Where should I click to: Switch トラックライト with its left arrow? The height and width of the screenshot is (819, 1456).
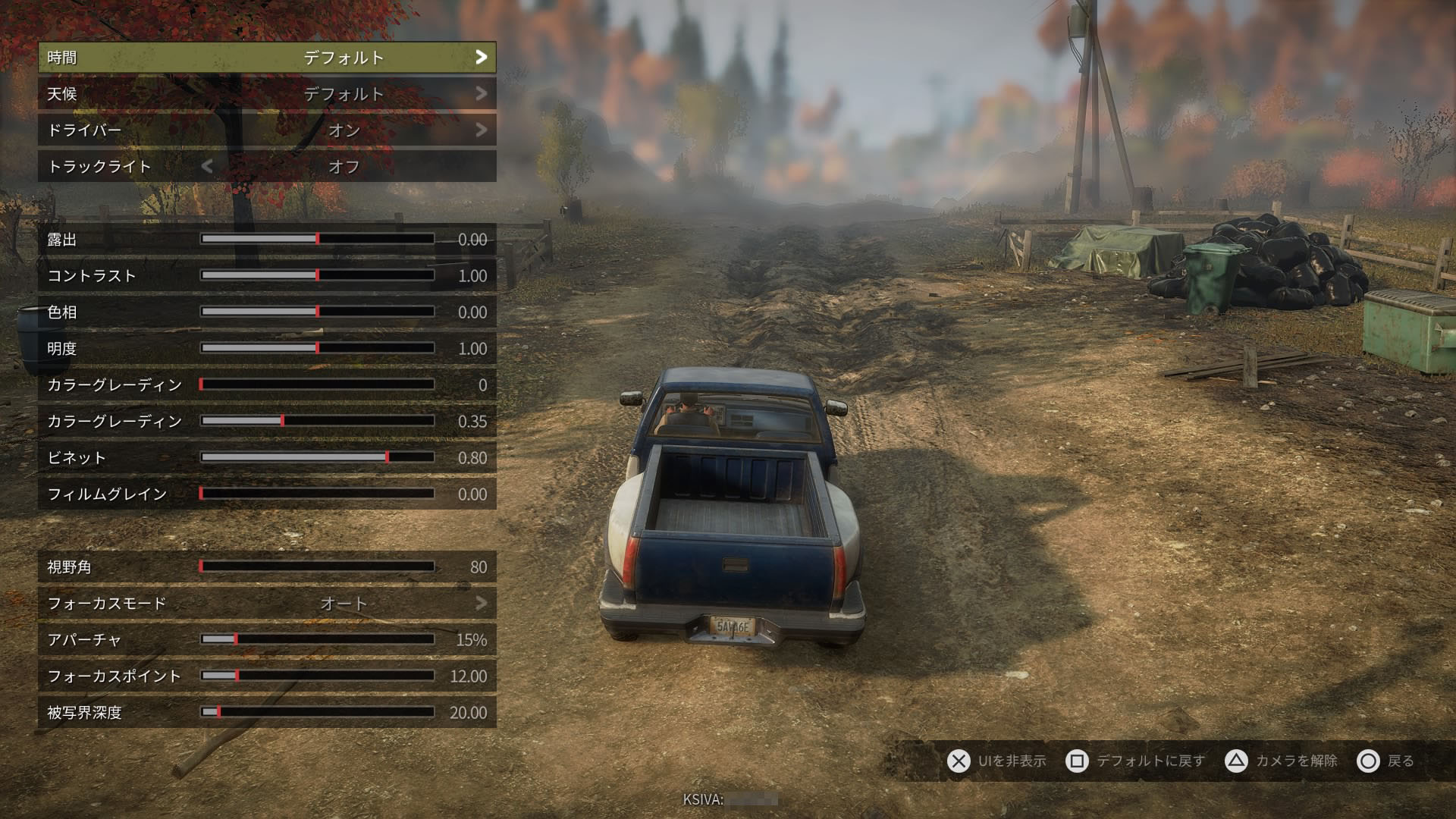pos(207,167)
